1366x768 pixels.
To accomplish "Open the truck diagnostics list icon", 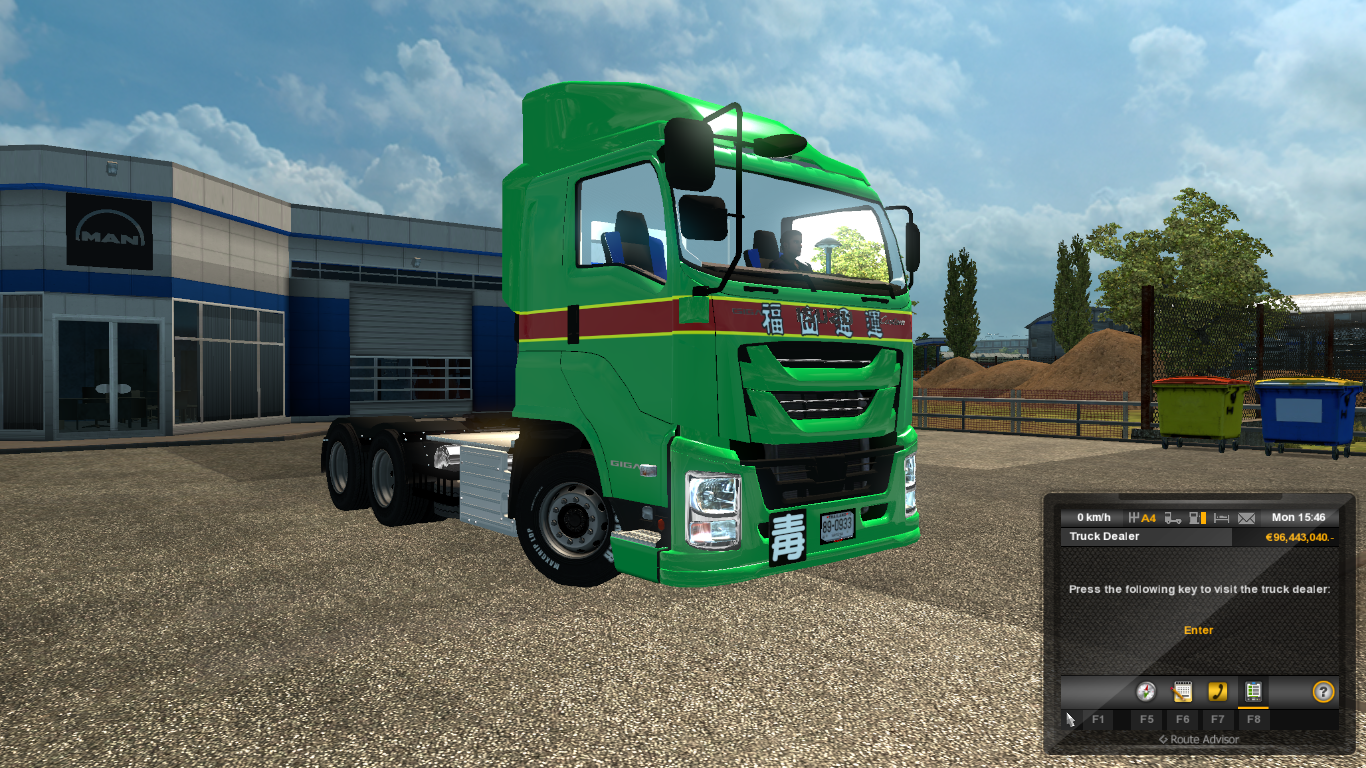I will (x=1254, y=692).
